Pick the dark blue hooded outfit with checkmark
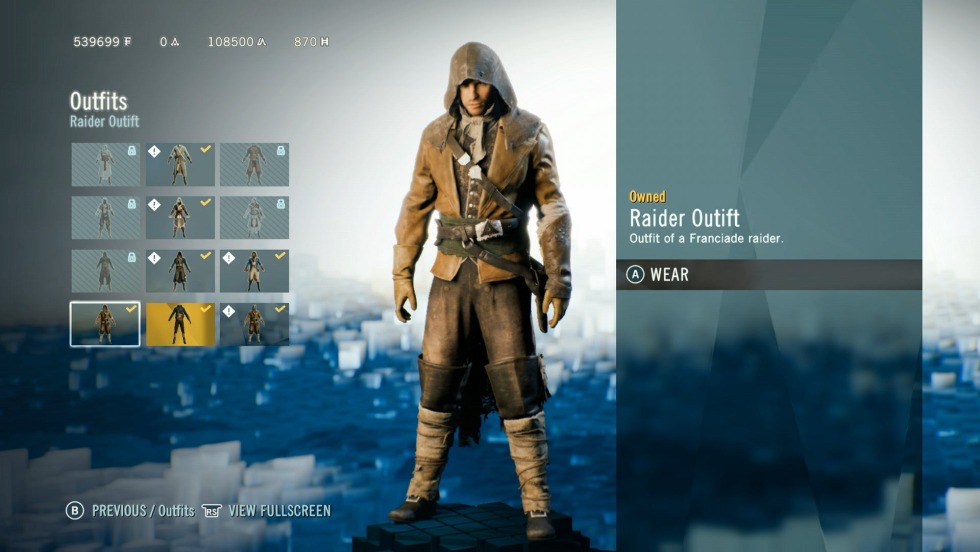 [180, 271]
